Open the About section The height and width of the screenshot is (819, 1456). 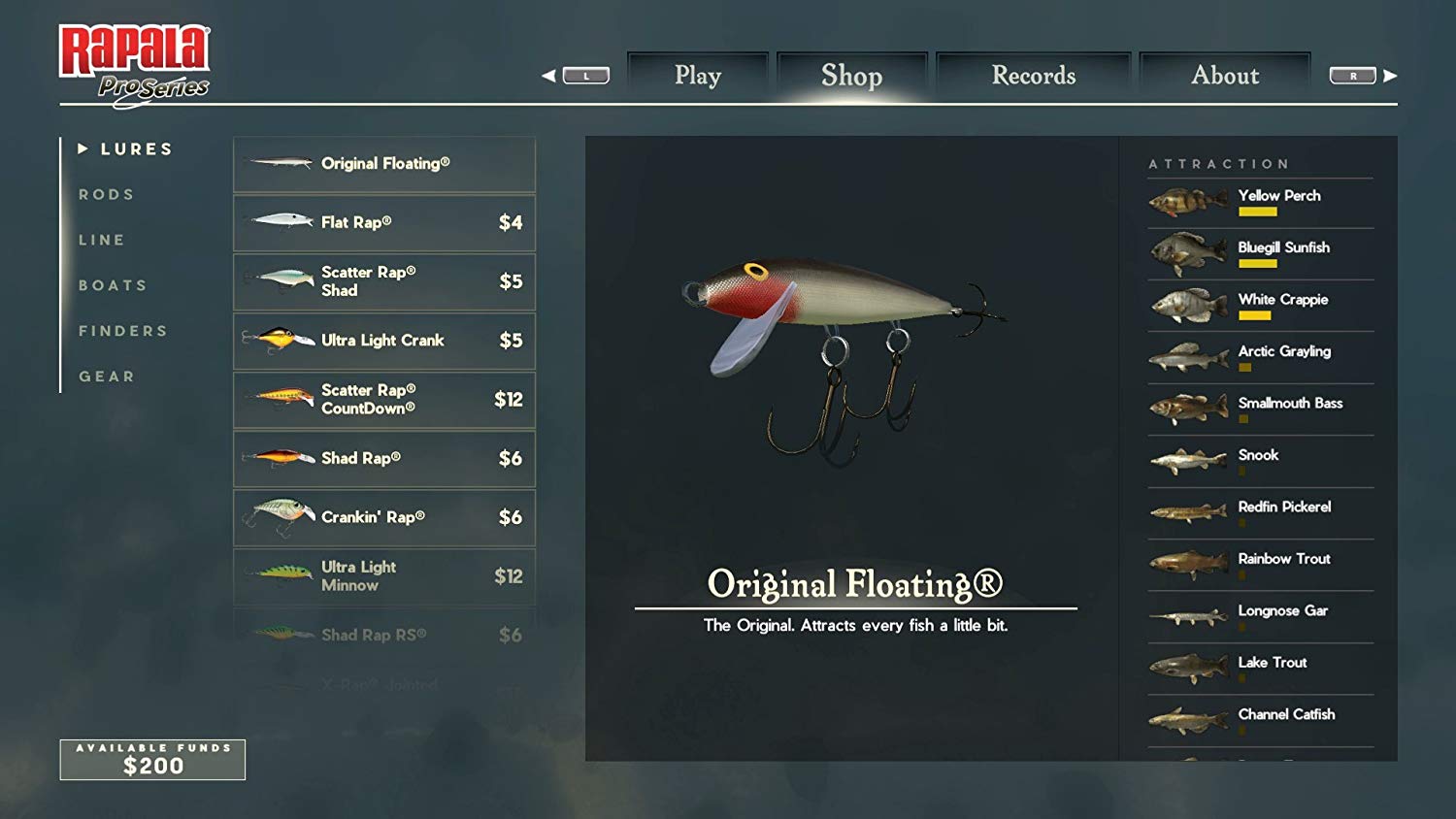(x=1224, y=75)
